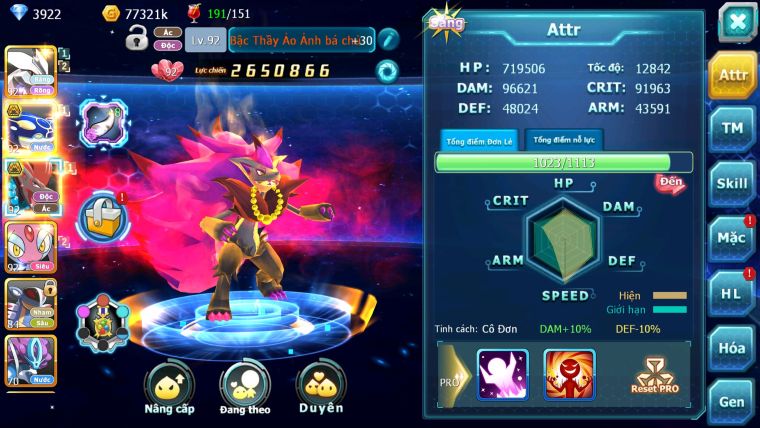Select the red flaming figure skill icon

pyautogui.click(x=569, y=374)
